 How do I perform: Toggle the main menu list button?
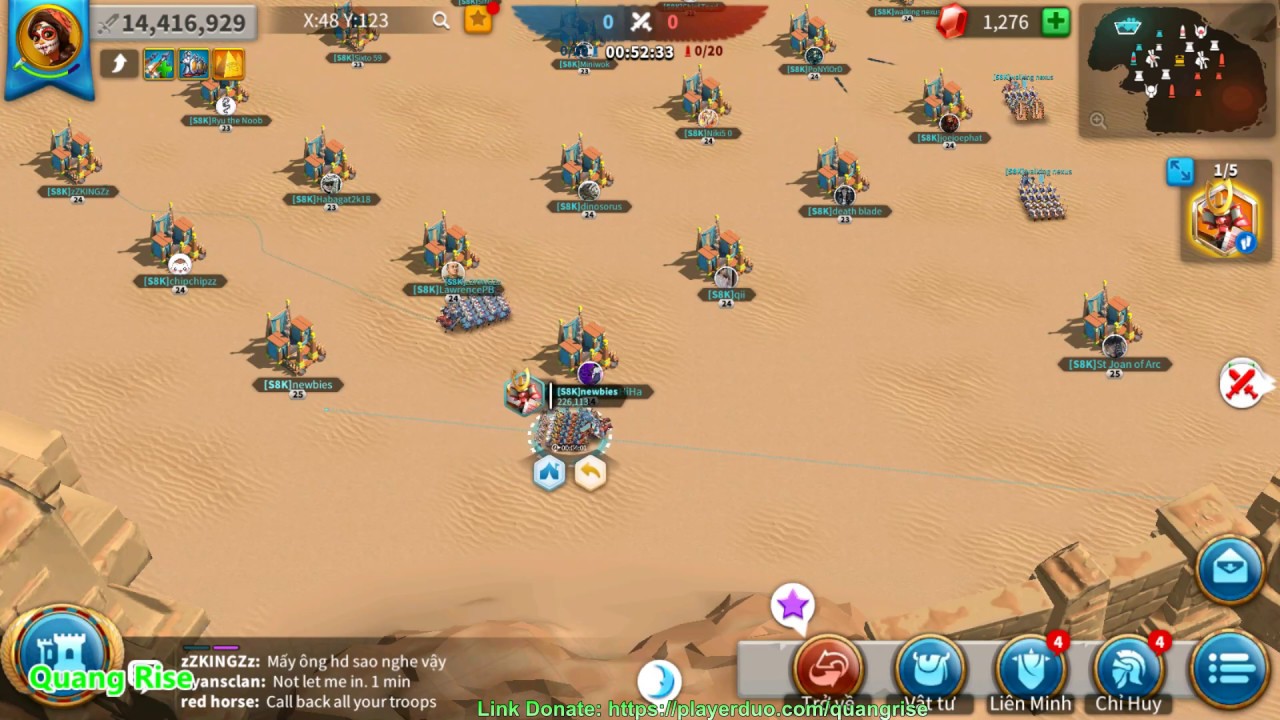tap(1229, 668)
